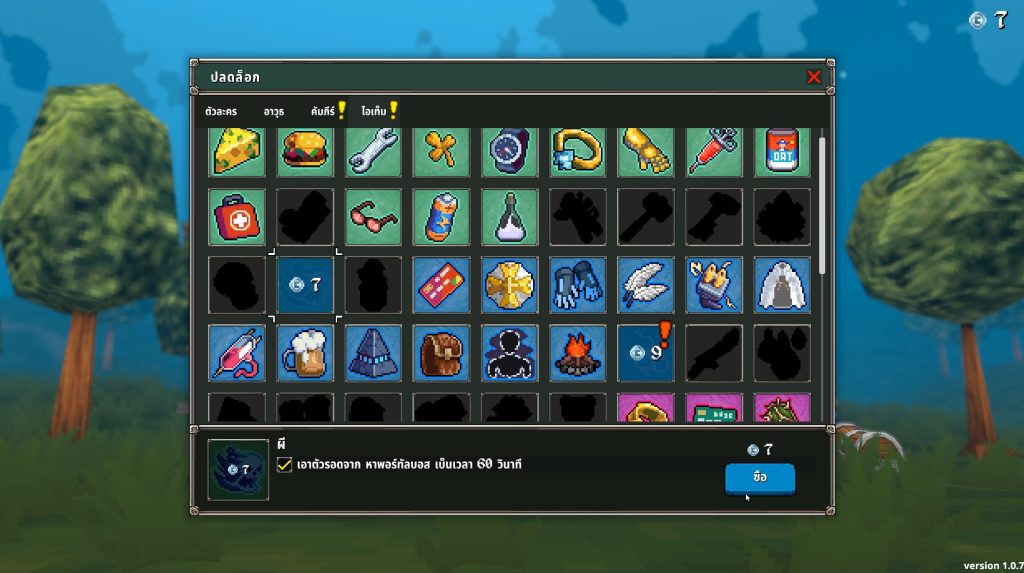This screenshot has width=1024, height=573.
Task: Choose the red first aid kit
Action: (x=237, y=217)
